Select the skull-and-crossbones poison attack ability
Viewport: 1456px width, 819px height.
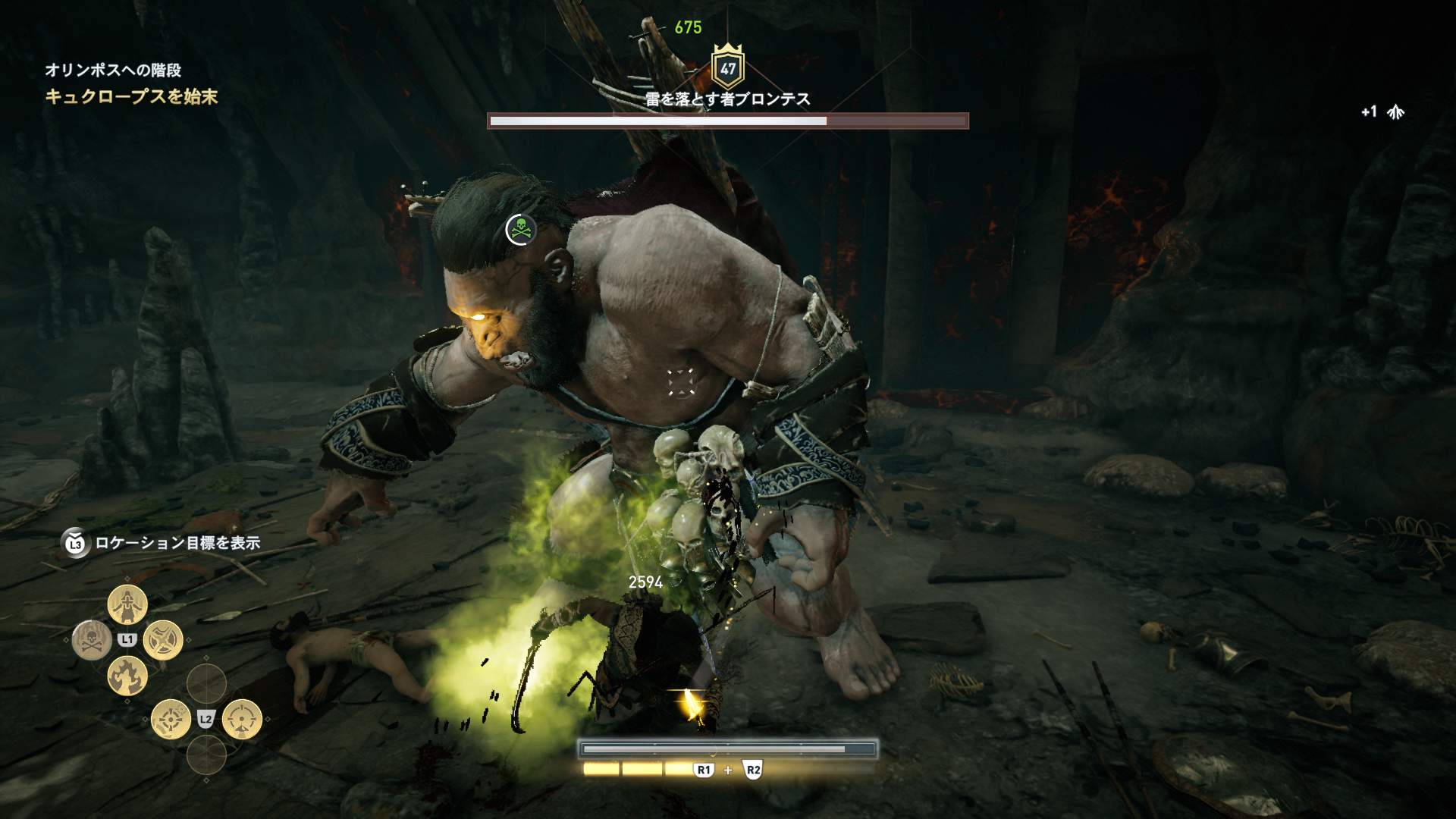click(x=91, y=640)
